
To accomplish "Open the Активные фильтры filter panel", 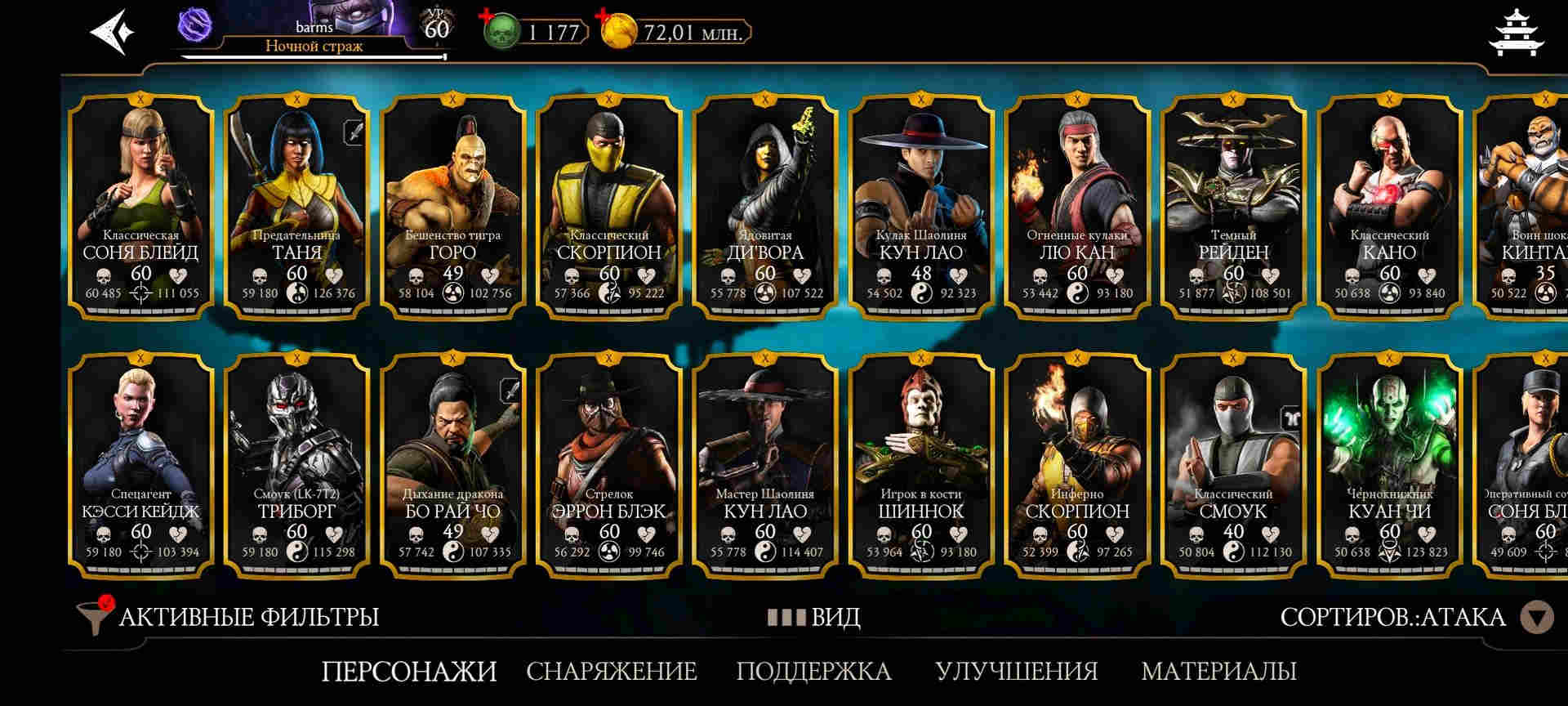I will (x=229, y=617).
